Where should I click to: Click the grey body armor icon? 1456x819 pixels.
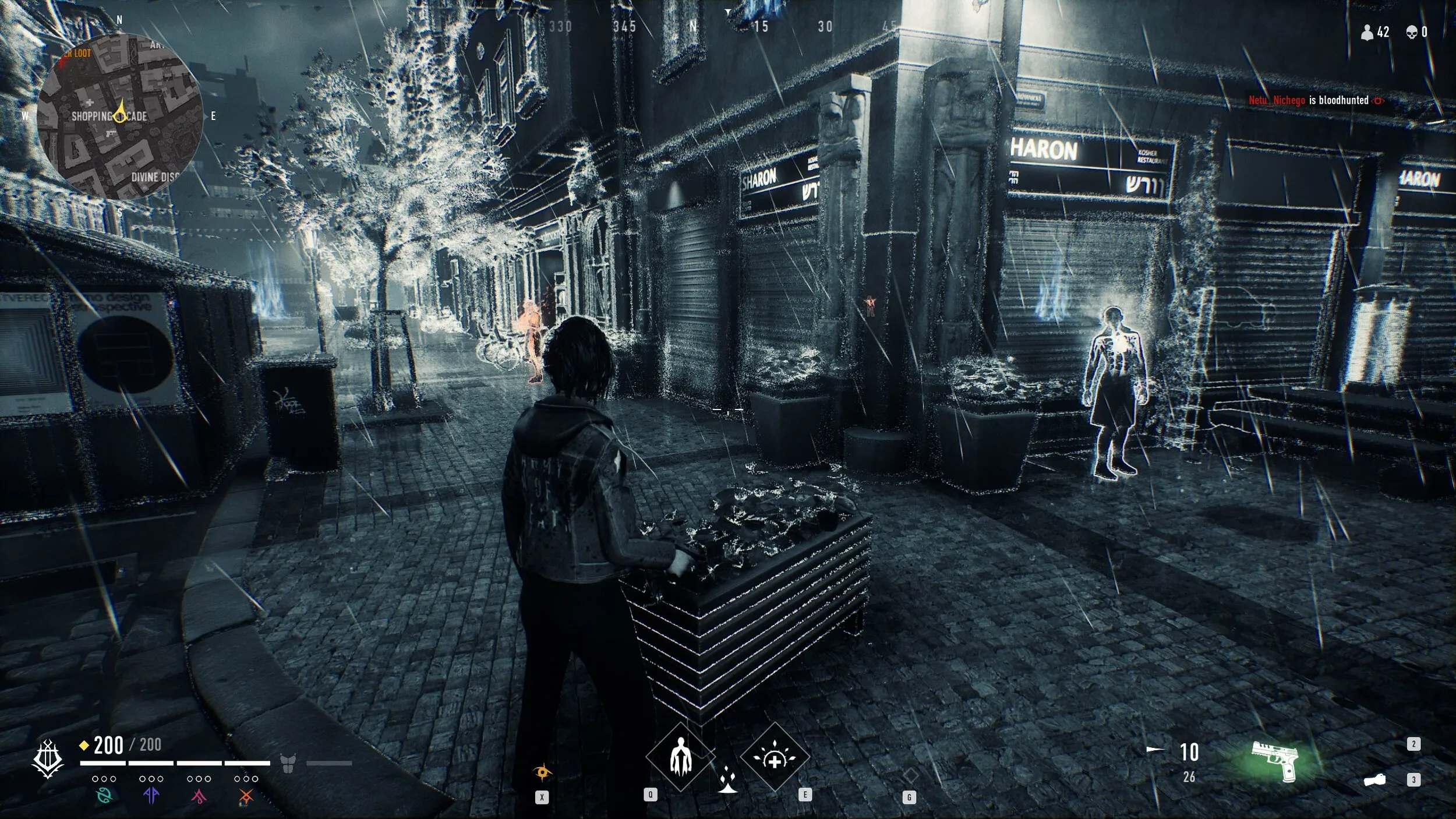tap(288, 763)
